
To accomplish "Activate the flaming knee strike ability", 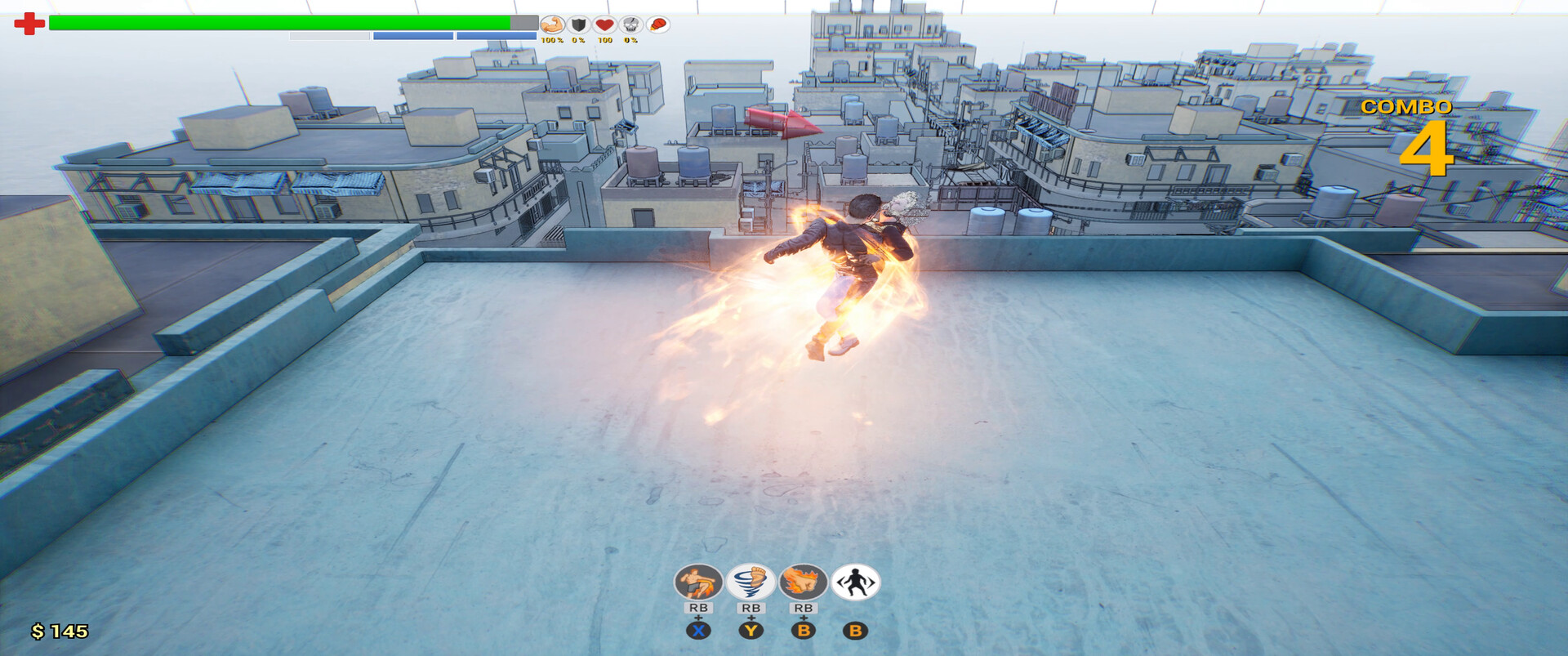I will pyautogui.click(x=698, y=582).
